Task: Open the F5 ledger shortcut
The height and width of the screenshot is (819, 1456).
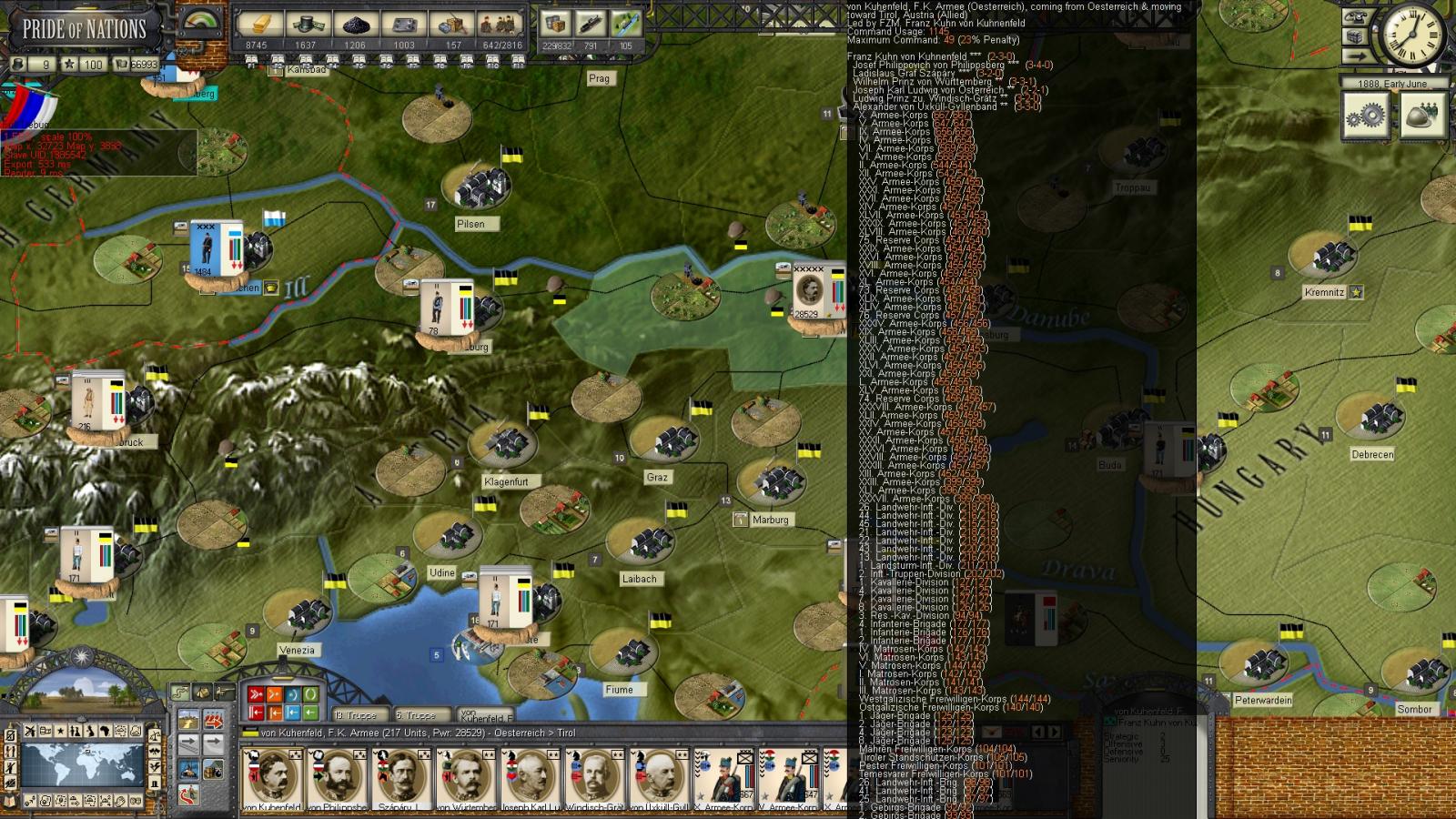Action: [359, 63]
